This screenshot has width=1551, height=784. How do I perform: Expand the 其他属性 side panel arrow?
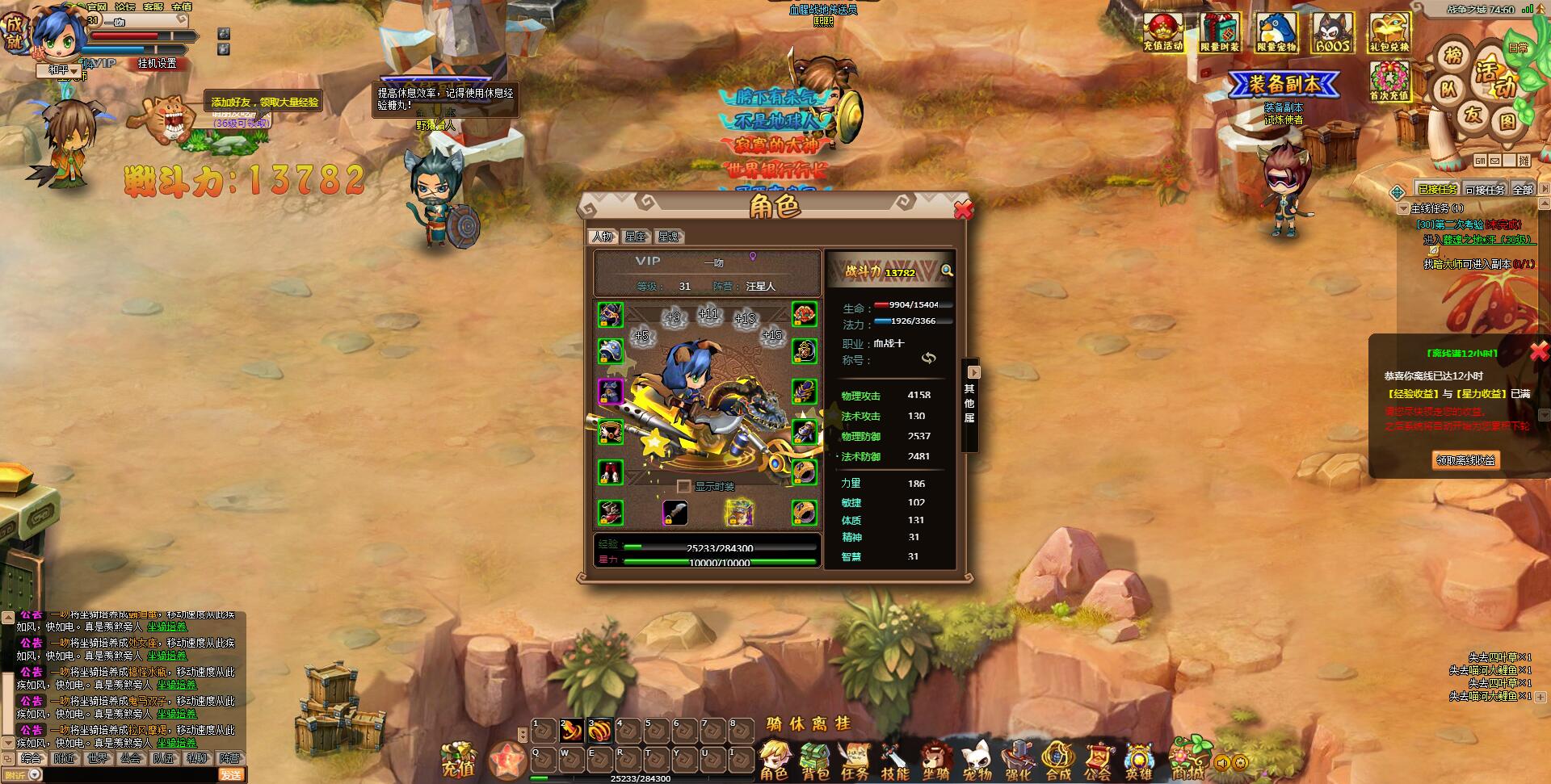pos(973,372)
